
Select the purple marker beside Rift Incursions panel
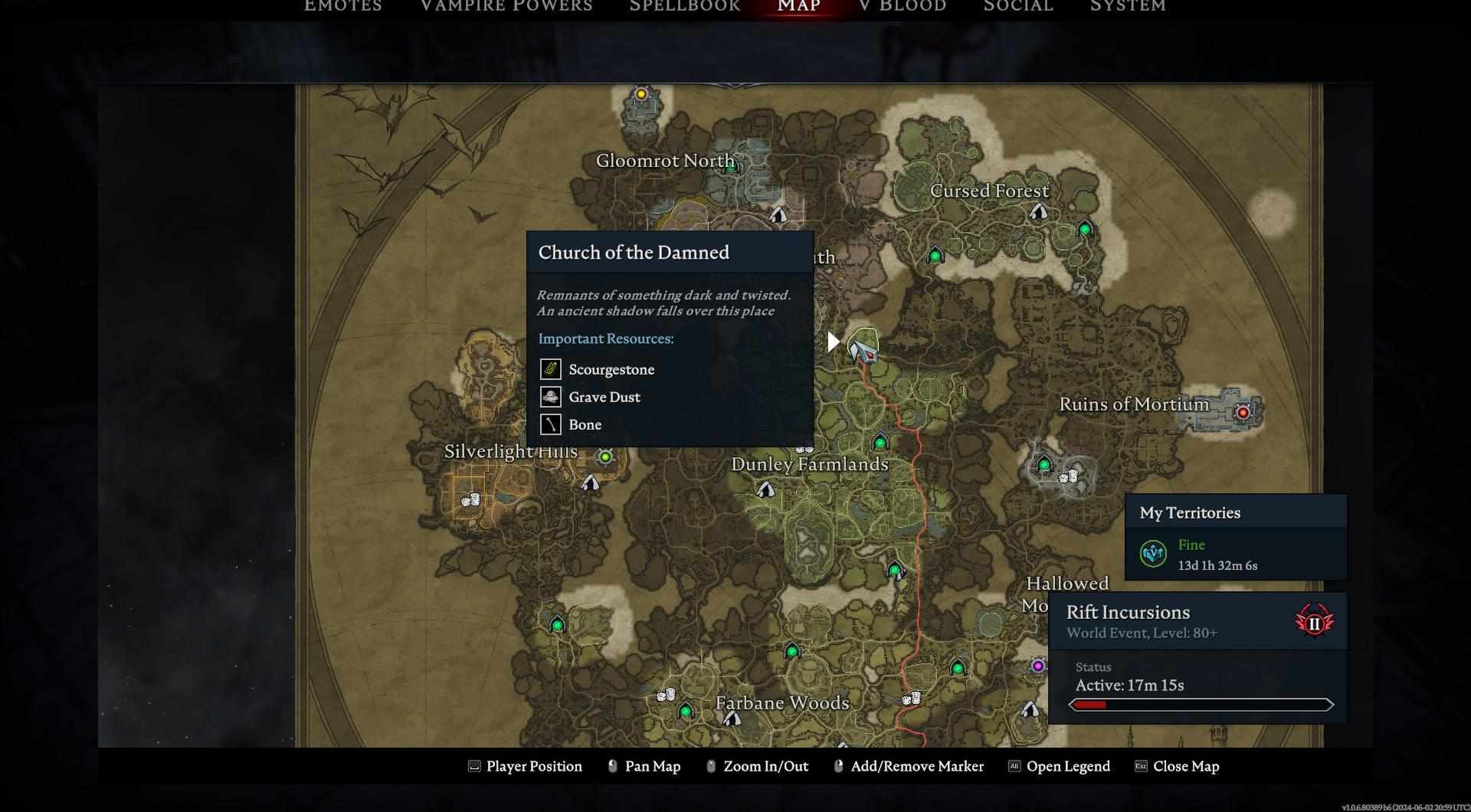(x=1037, y=666)
